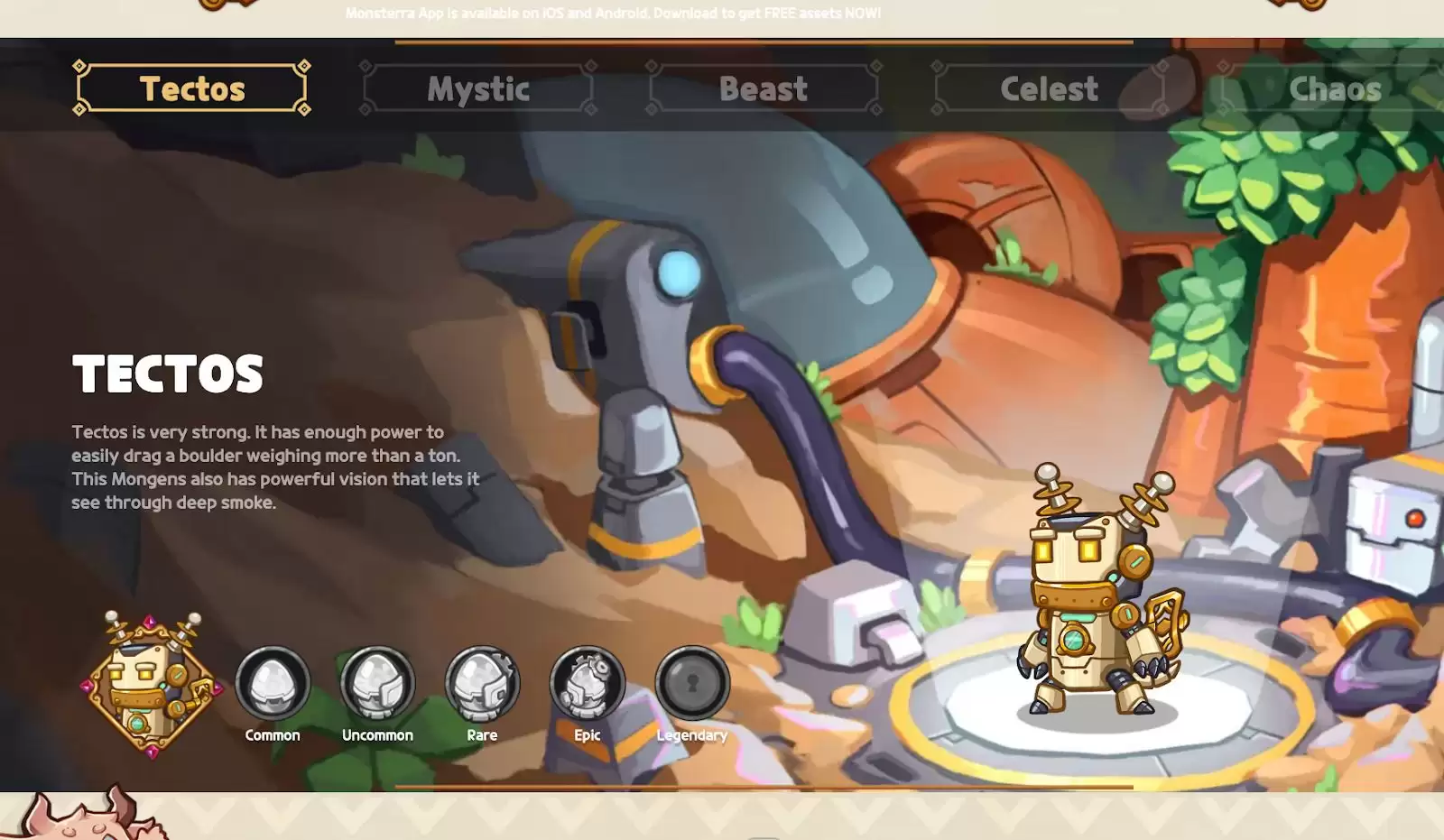Viewport: 1444px width, 840px height.
Task: Show the Rare egg form
Action: pos(482,683)
